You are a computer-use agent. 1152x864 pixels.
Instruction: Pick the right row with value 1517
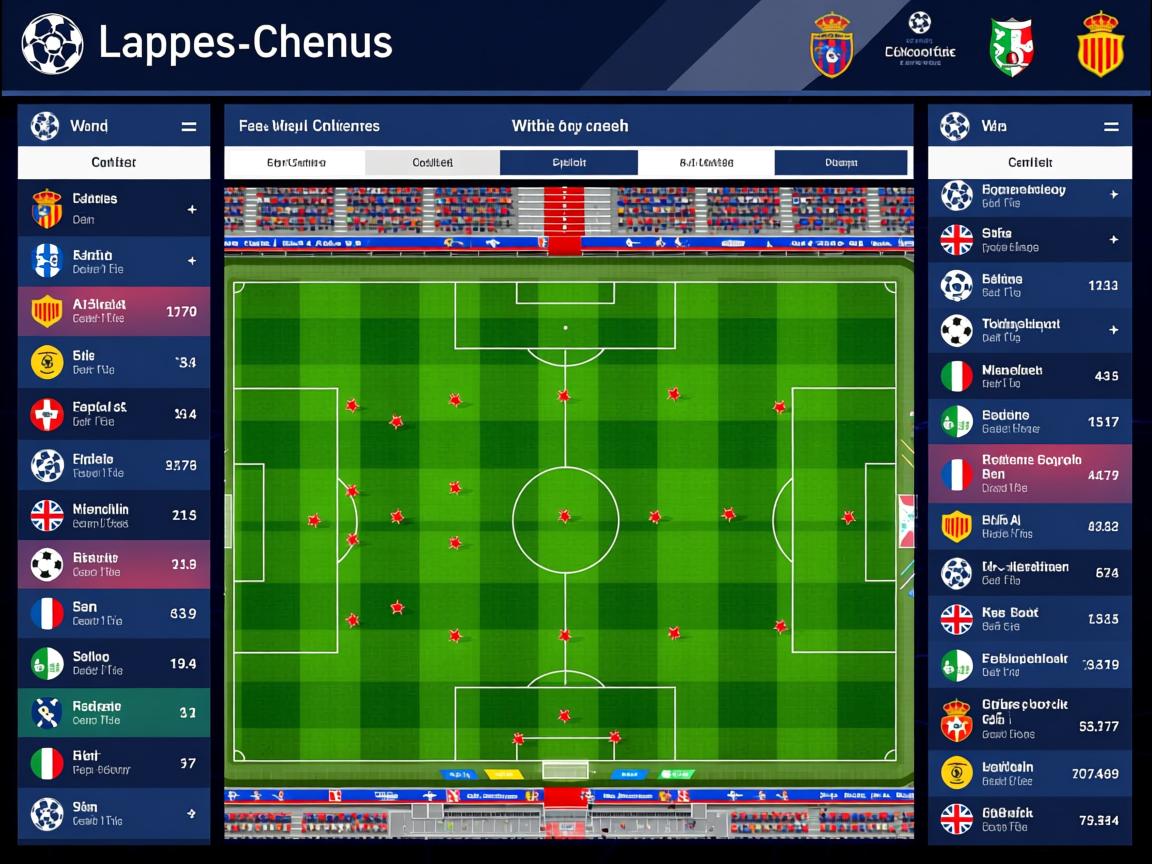click(x=1029, y=421)
